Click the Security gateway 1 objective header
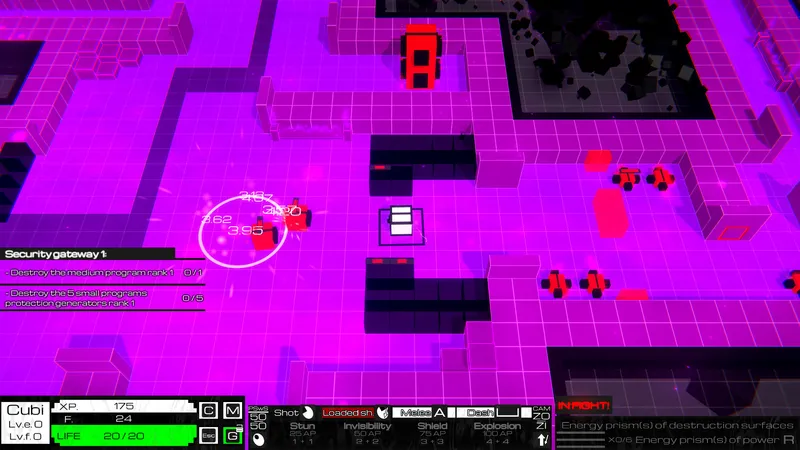This screenshot has width=800, height=450. [x=88, y=254]
